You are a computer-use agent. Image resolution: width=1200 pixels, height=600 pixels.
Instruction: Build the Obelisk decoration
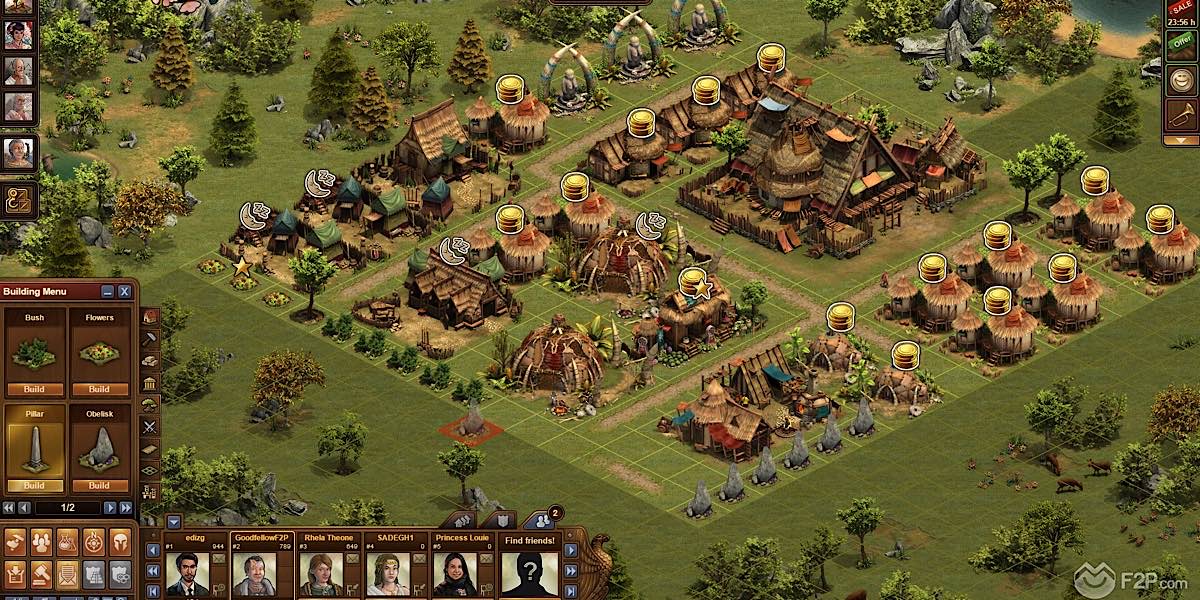(99, 486)
